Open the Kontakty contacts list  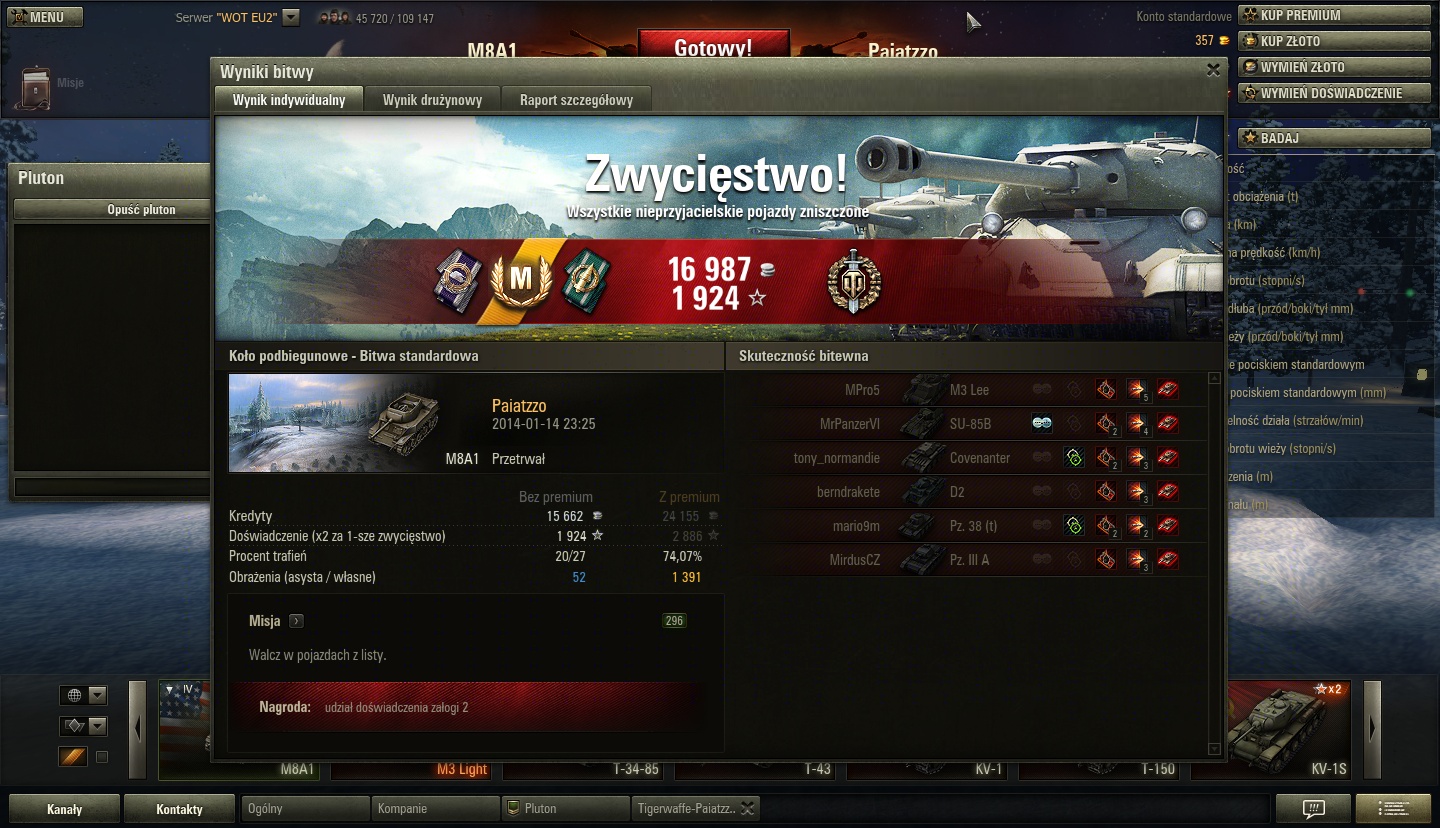pos(179,809)
